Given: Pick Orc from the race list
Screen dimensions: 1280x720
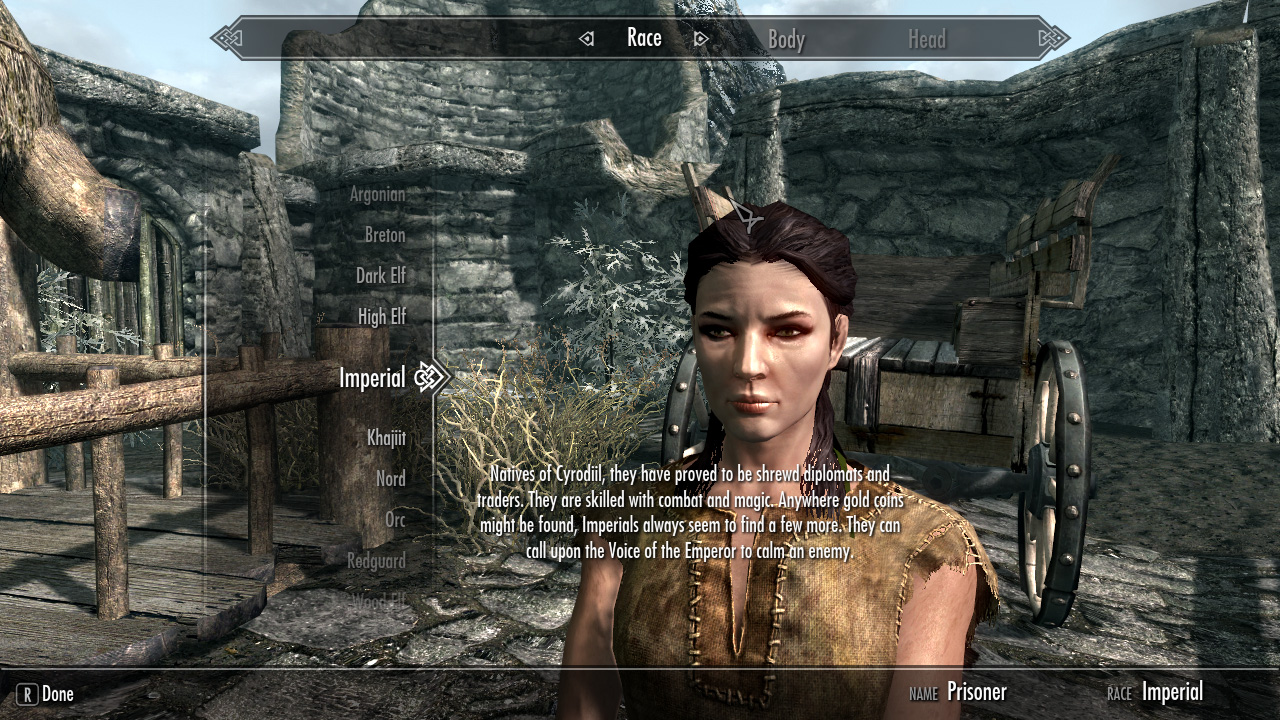Looking at the screenshot, I should click(x=395, y=520).
